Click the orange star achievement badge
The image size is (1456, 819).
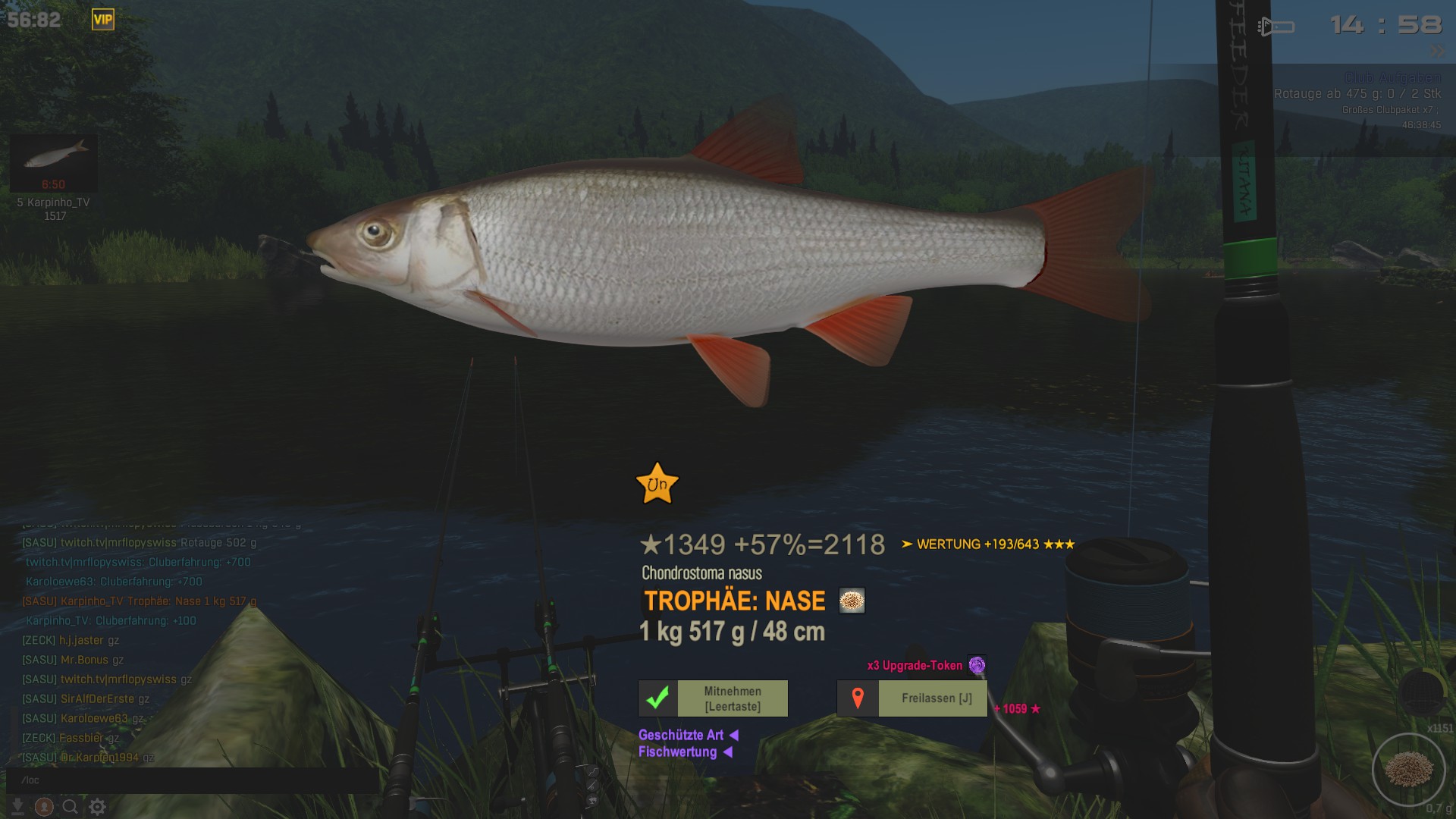tap(657, 483)
